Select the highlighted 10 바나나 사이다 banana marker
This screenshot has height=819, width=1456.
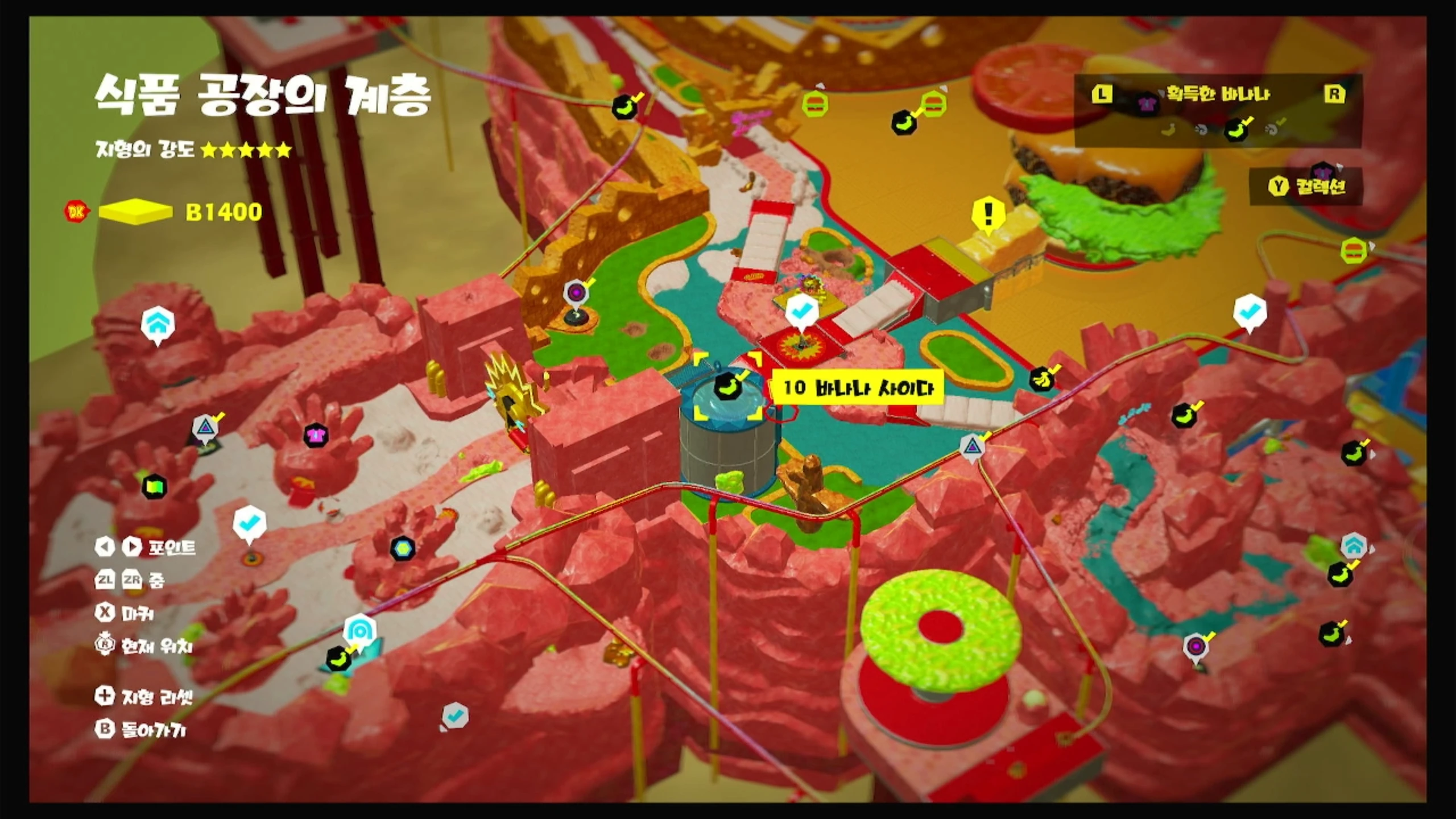pyautogui.click(x=727, y=386)
